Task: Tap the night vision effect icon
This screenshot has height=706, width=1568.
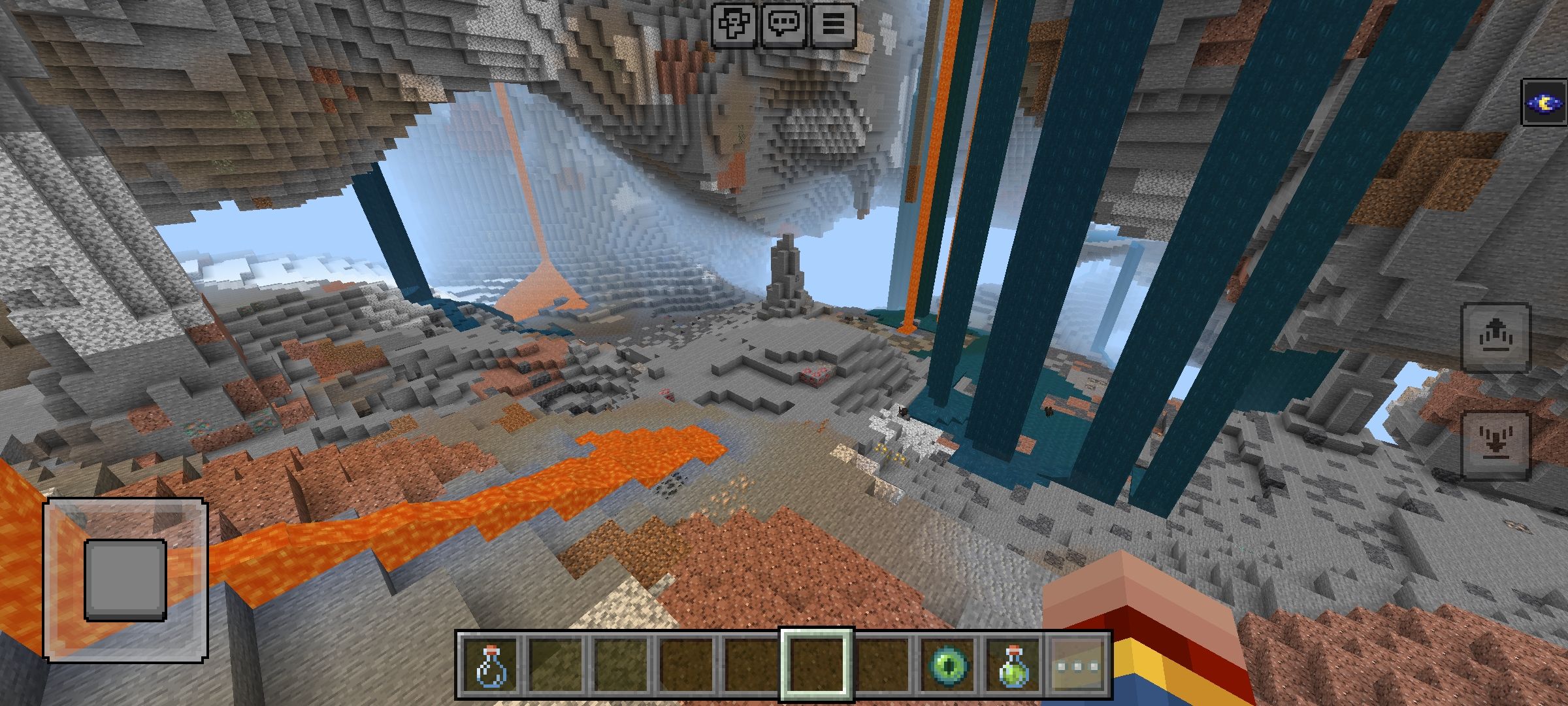Action: [x=1544, y=103]
